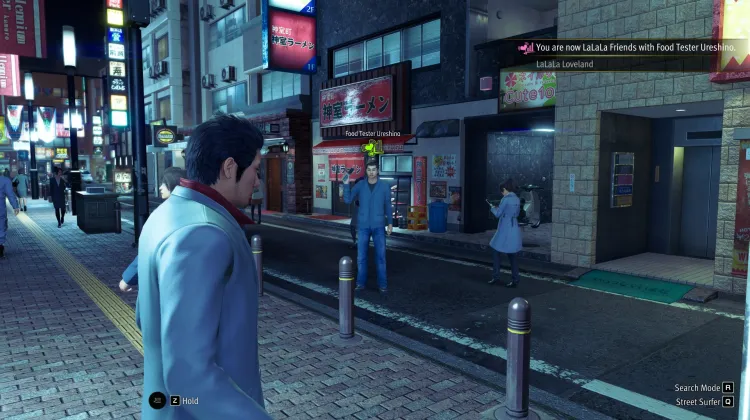Image resolution: width=750 pixels, height=420 pixels.
Task: Choose the Street Surfer option
Action: pyautogui.click(x=704, y=402)
